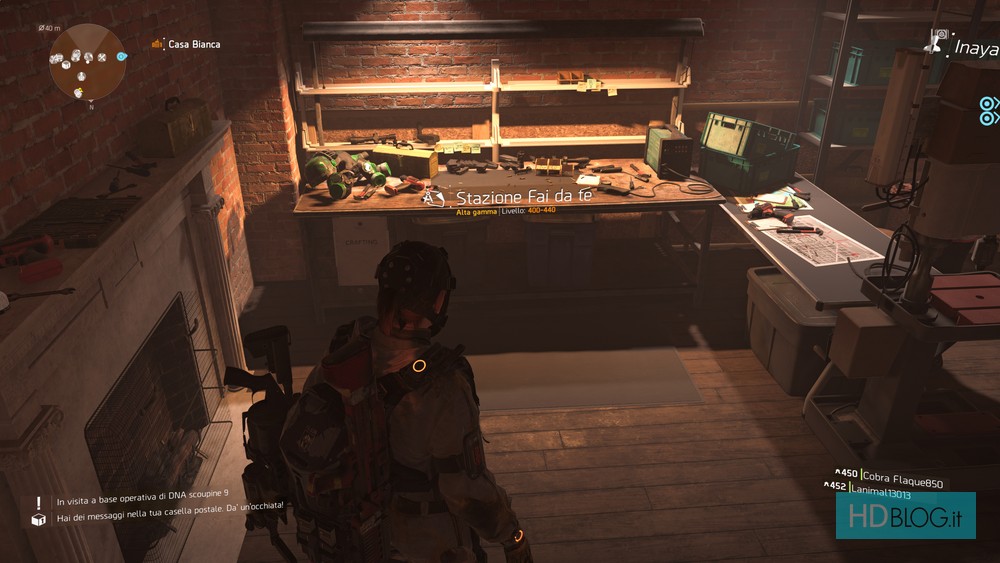The height and width of the screenshot is (563, 1000).
Task: Click the HDBLOG.it watermark logo
Action: point(905,515)
